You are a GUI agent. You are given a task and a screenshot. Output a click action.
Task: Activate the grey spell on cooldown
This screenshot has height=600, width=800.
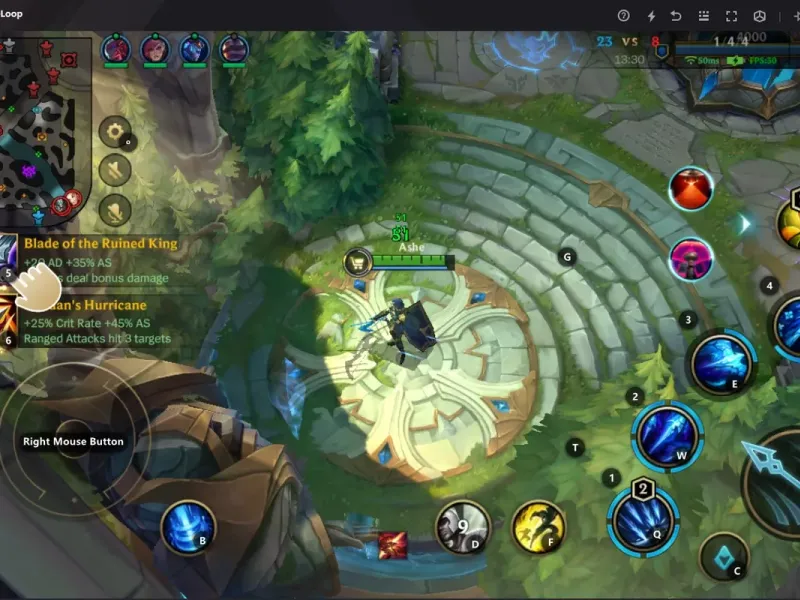(462, 527)
